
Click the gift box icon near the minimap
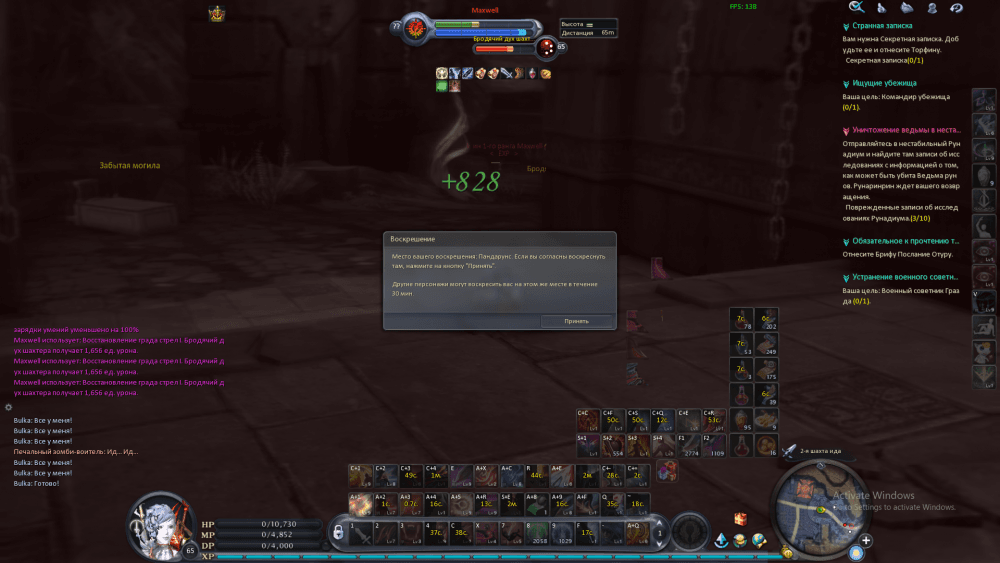pos(740,519)
